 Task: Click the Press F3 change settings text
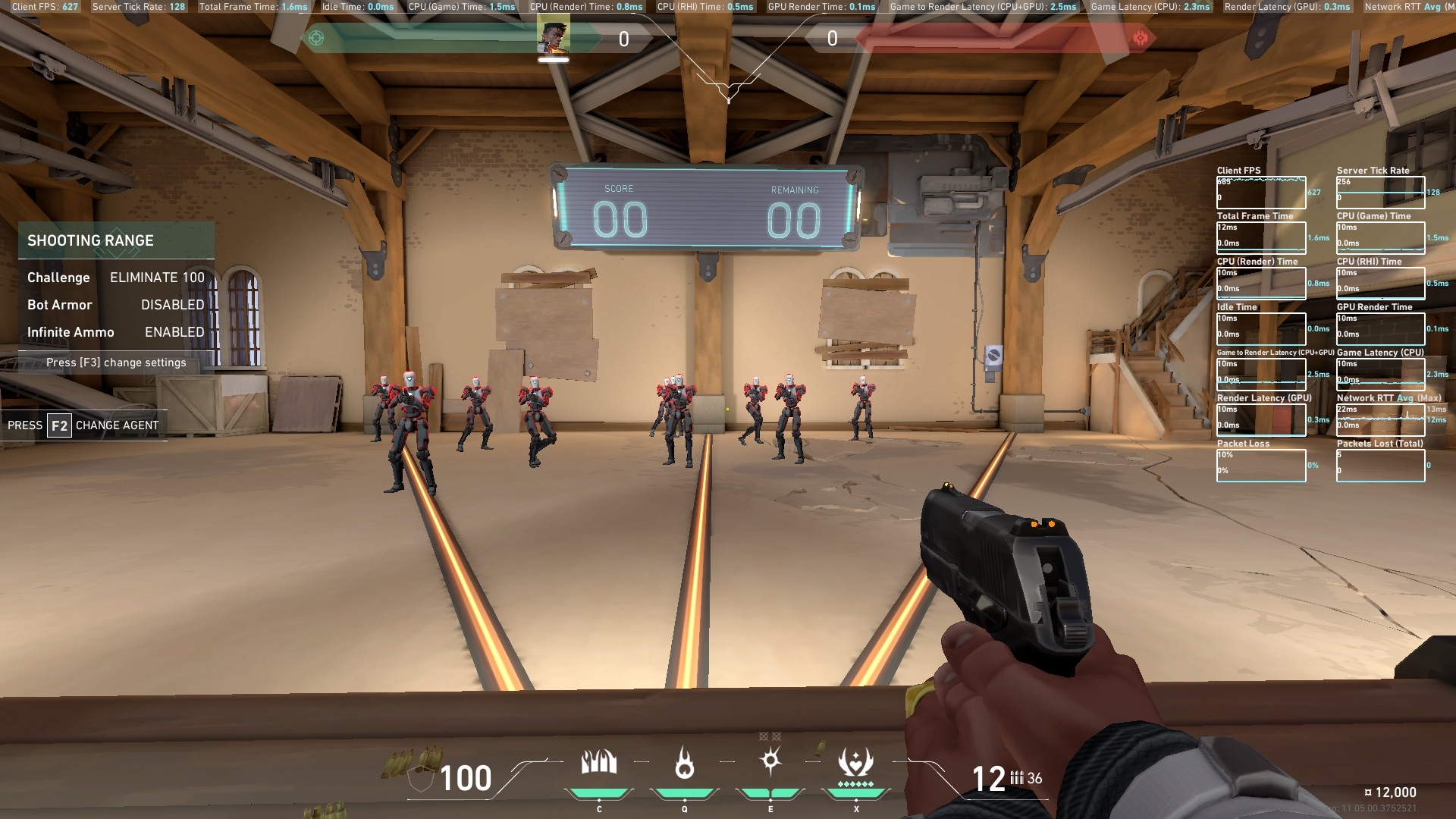(x=116, y=362)
